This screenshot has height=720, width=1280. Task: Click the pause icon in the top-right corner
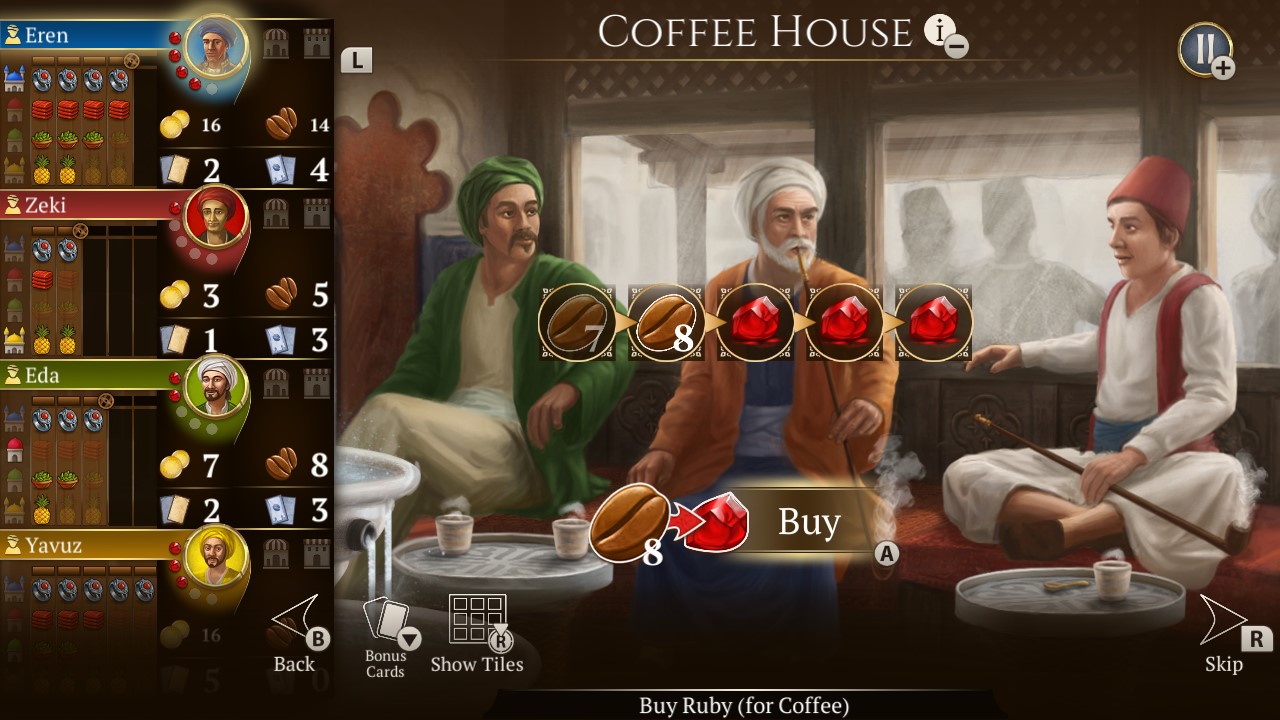coord(1200,44)
